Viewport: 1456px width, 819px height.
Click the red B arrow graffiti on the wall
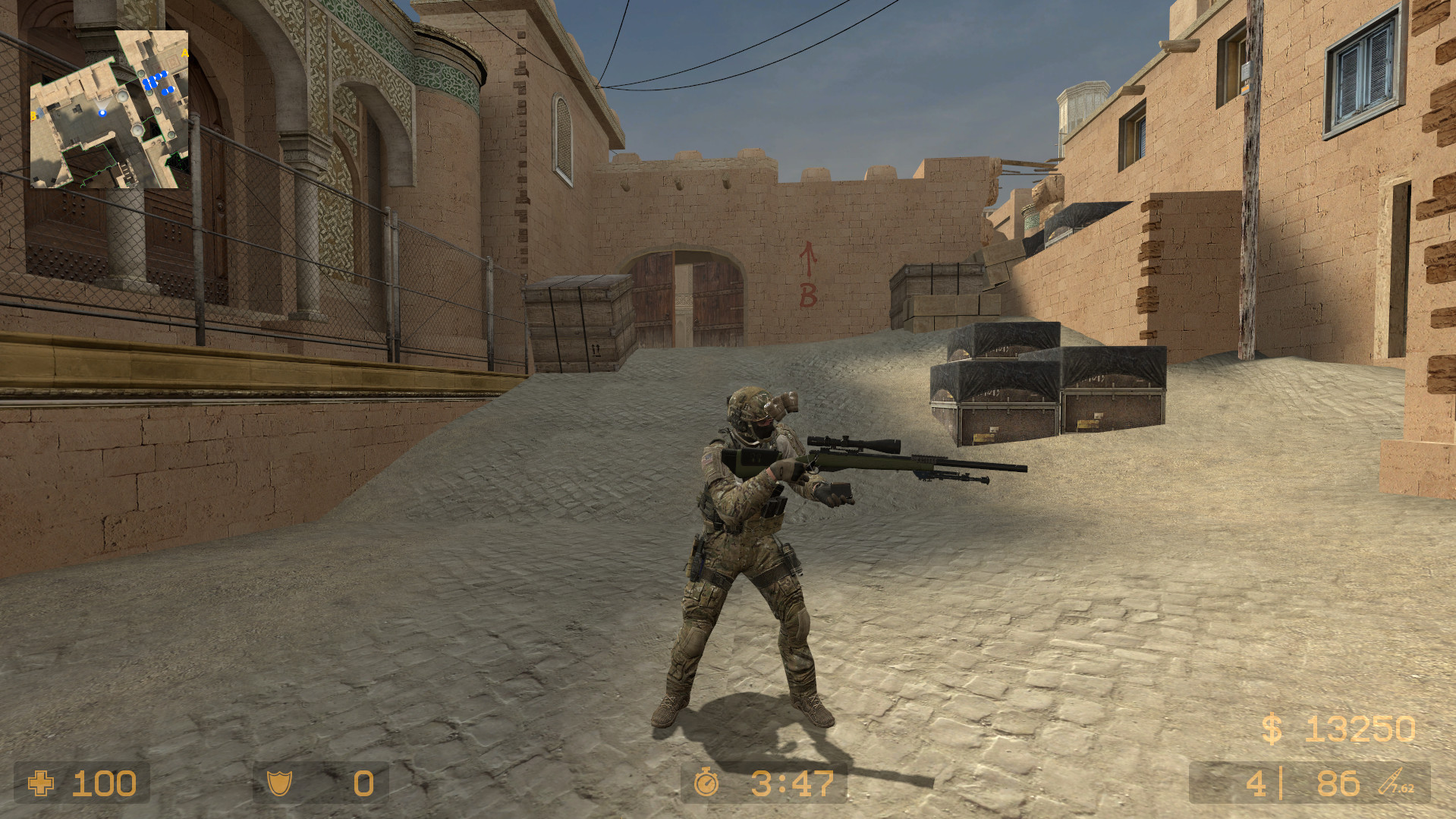807,273
